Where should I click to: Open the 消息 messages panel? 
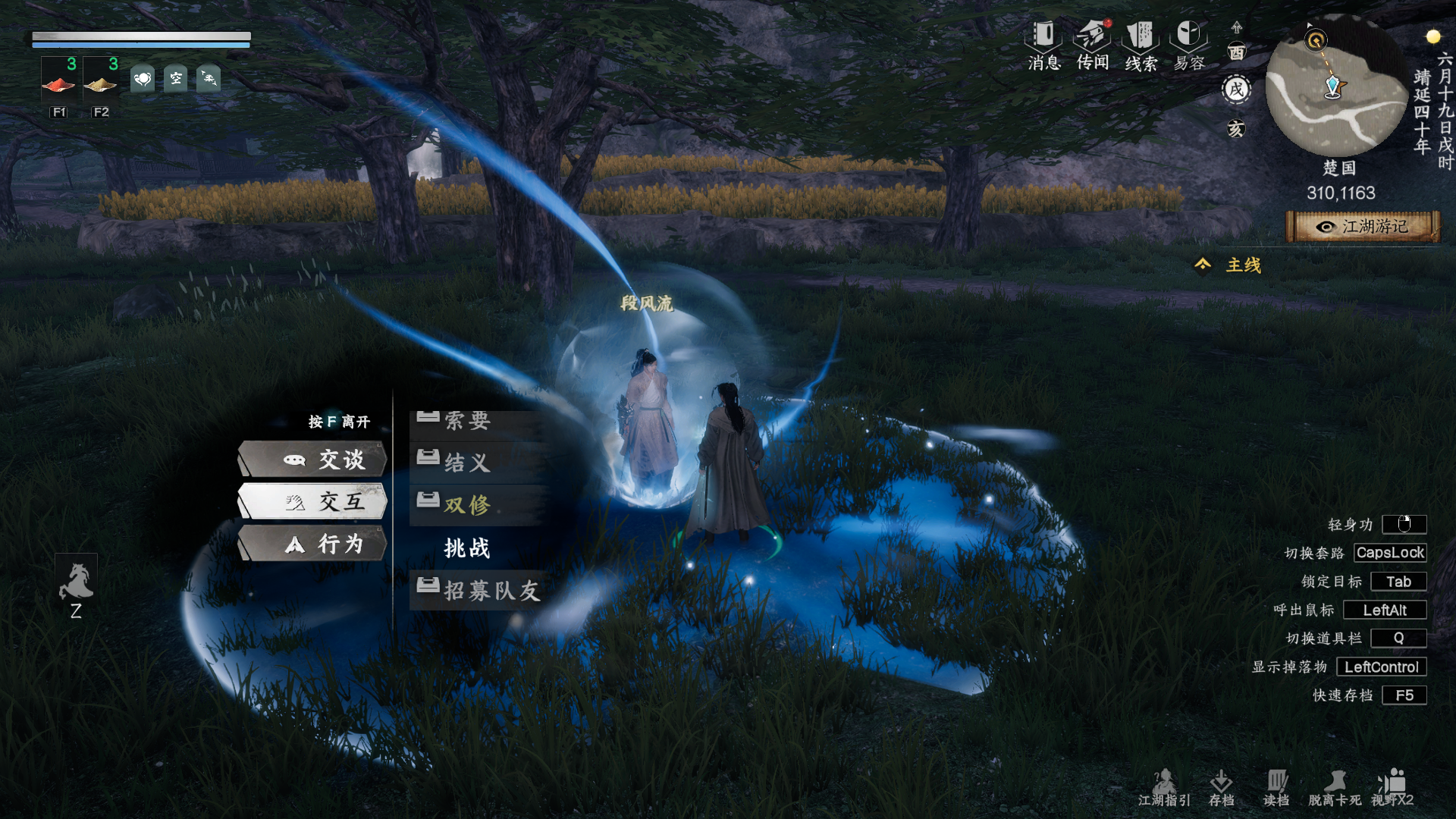click(x=1044, y=45)
